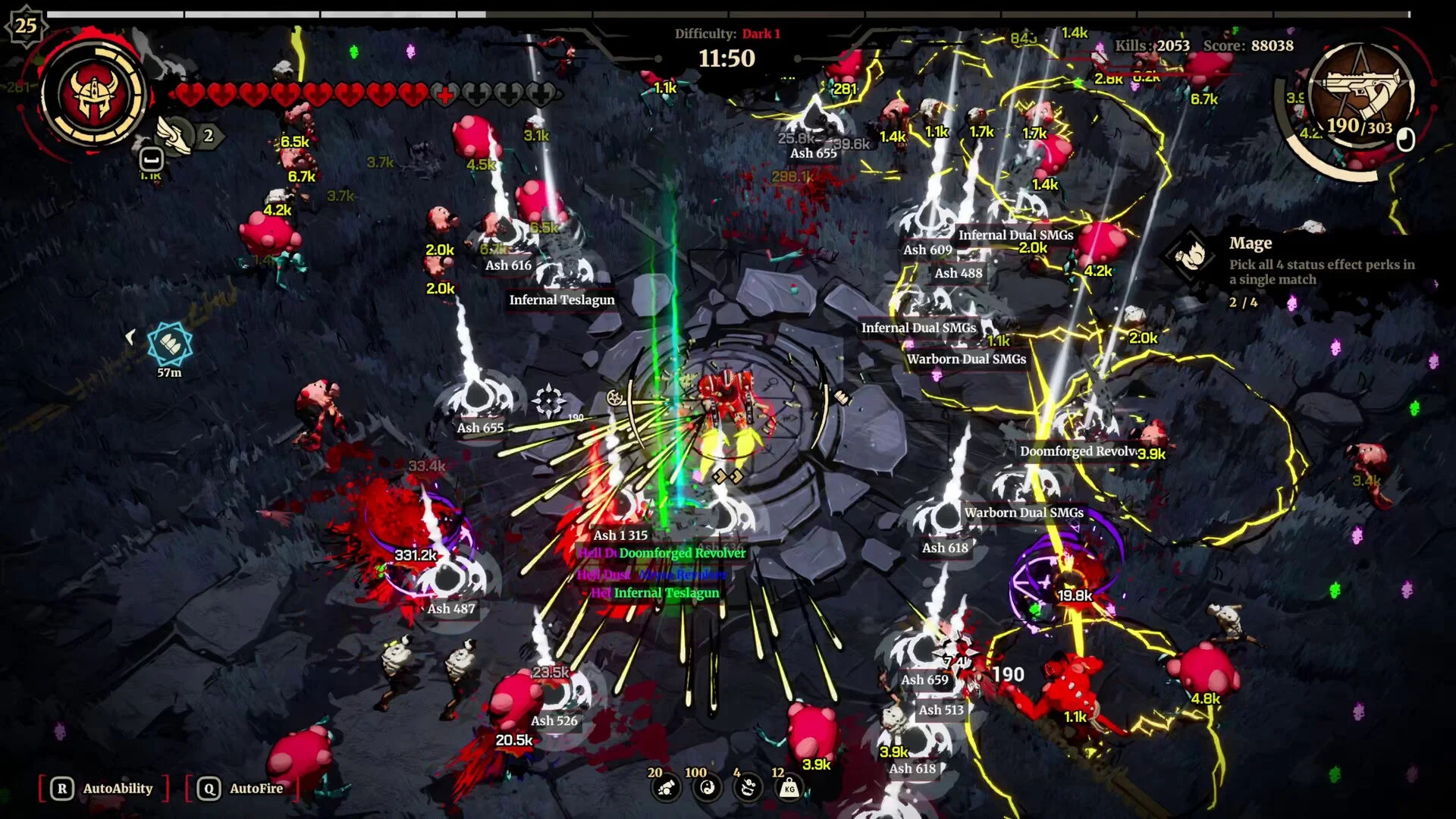
Task: Activate the winged boot dash icon
Action: (175, 136)
